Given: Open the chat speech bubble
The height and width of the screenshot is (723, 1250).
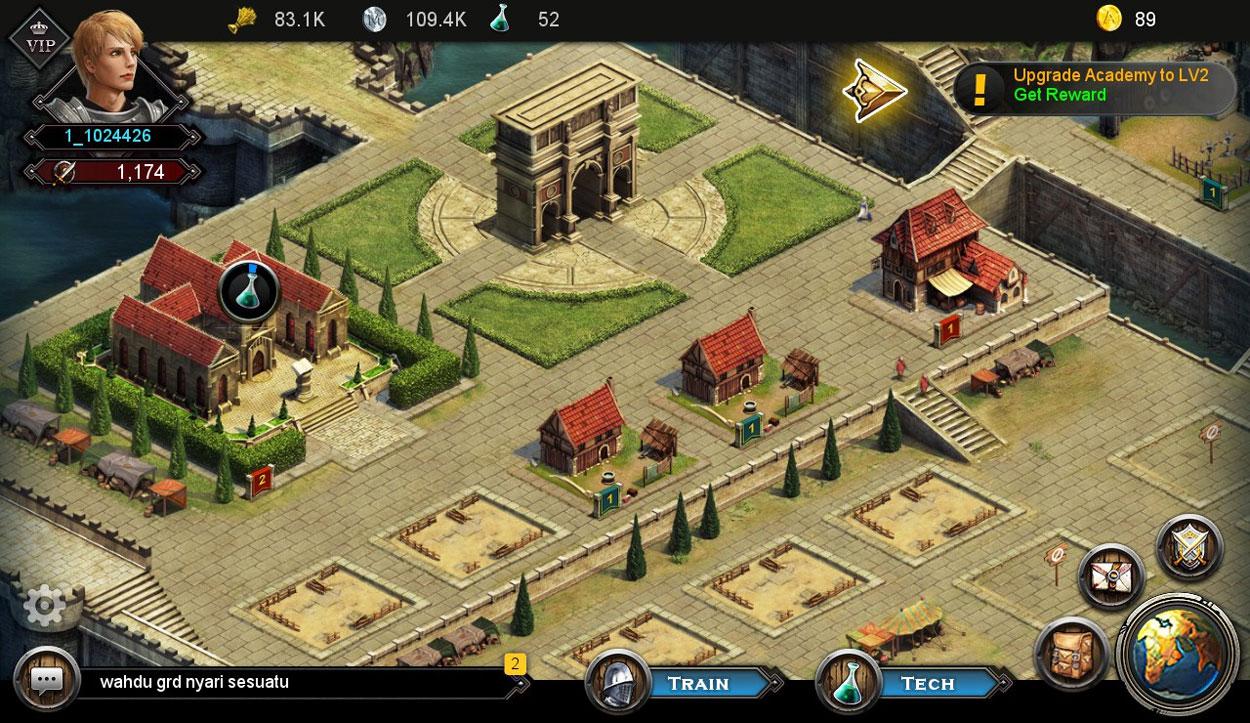Looking at the screenshot, I should [47, 680].
